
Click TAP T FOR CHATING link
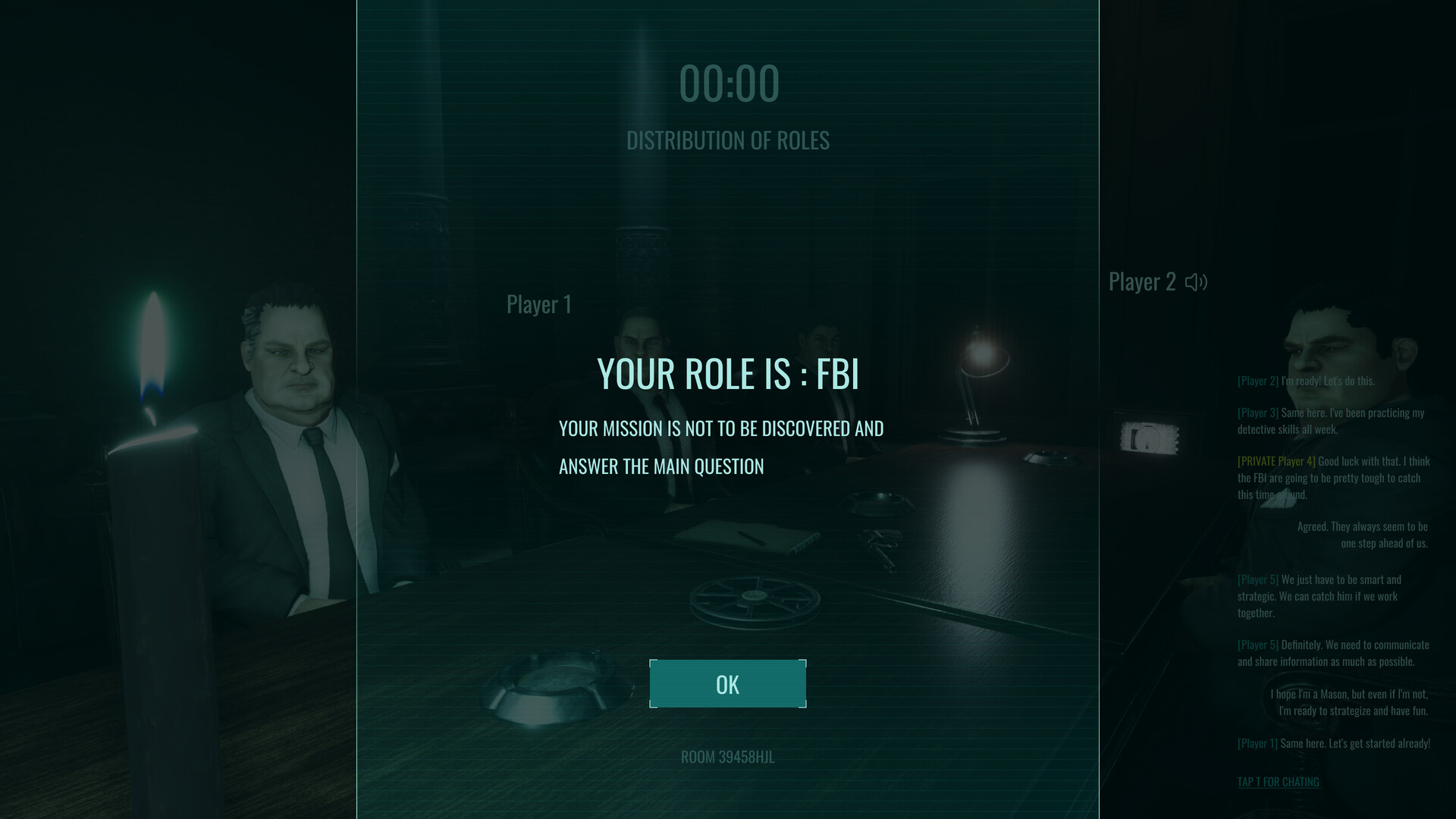pyautogui.click(x=1278, y=781)
